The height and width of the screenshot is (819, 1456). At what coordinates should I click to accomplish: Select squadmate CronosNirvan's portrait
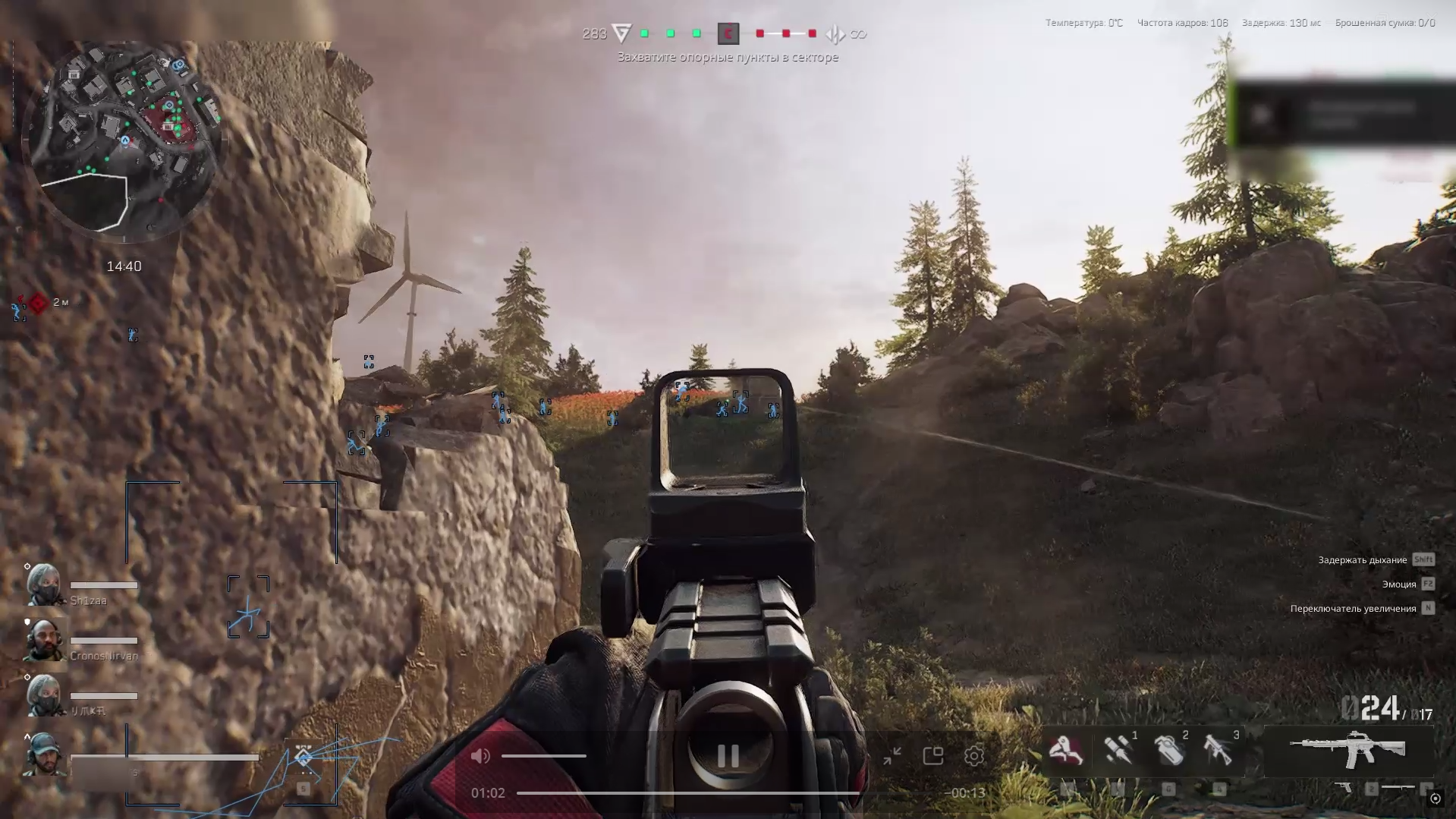pos(44,641)
